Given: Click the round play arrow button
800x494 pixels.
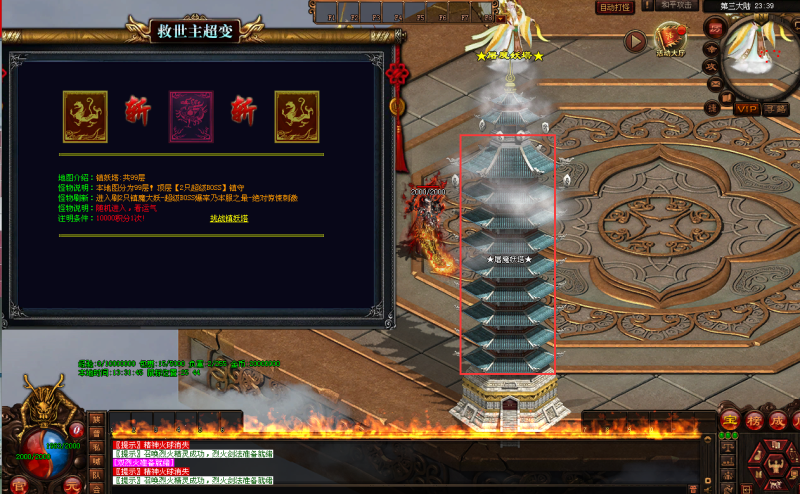Looking at the screenshot, I should coord(635,41).
